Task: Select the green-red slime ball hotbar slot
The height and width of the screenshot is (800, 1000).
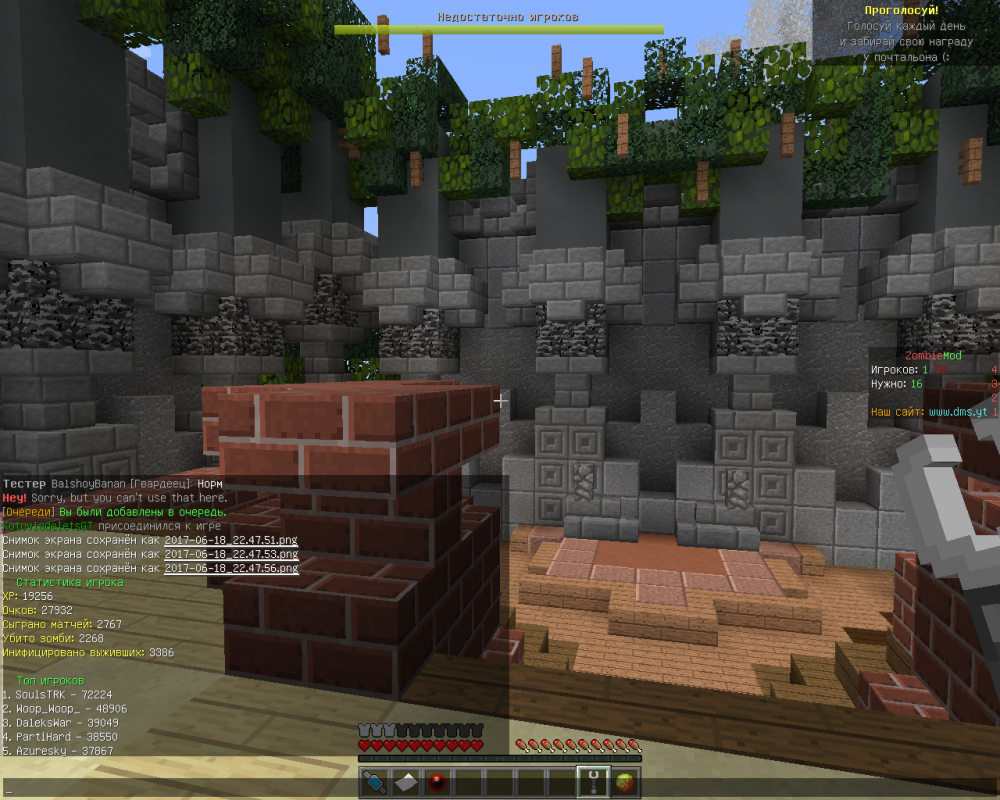Action: (625, 782)
